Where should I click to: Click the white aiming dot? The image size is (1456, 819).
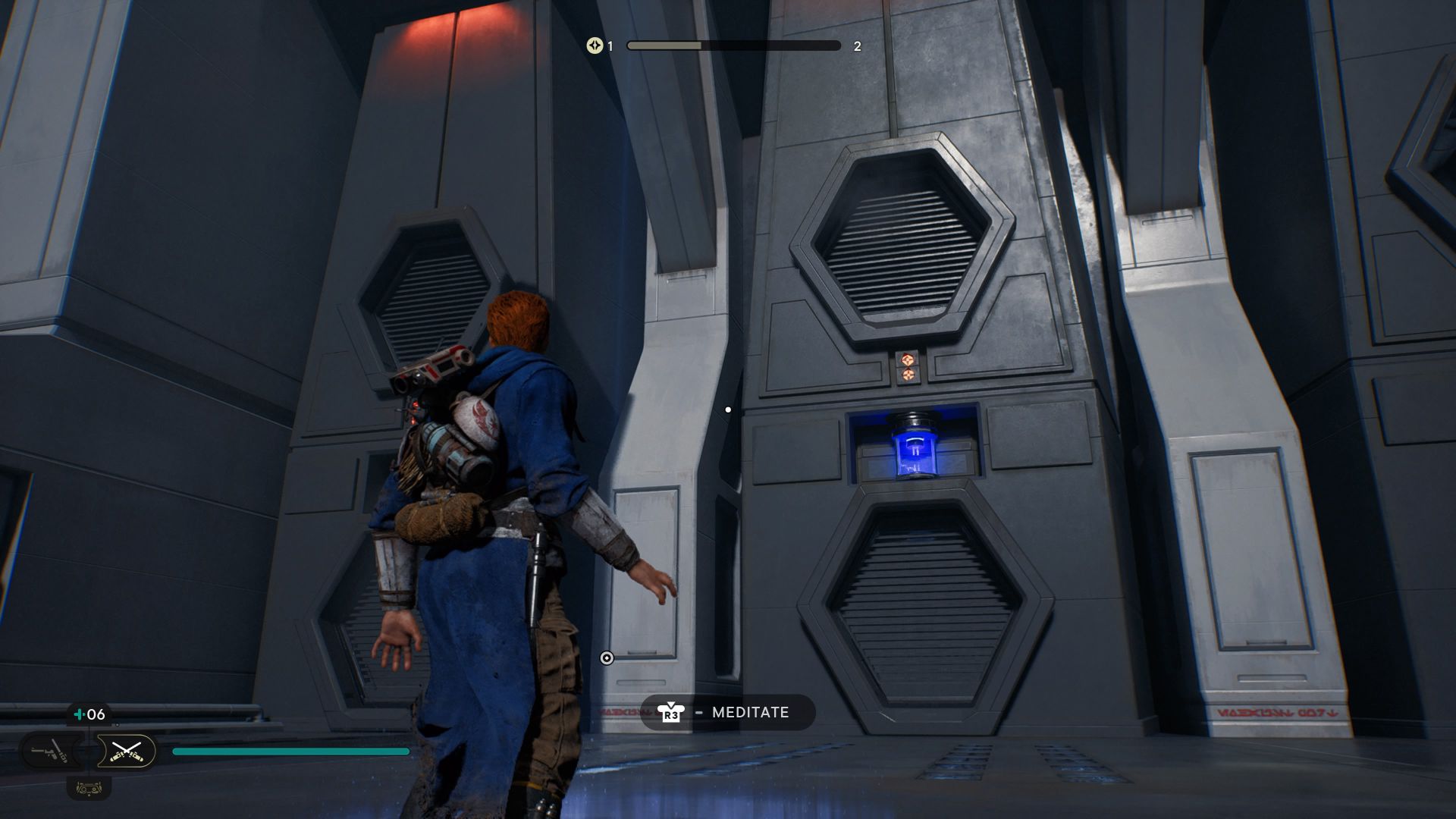click(x=729, y=409)
